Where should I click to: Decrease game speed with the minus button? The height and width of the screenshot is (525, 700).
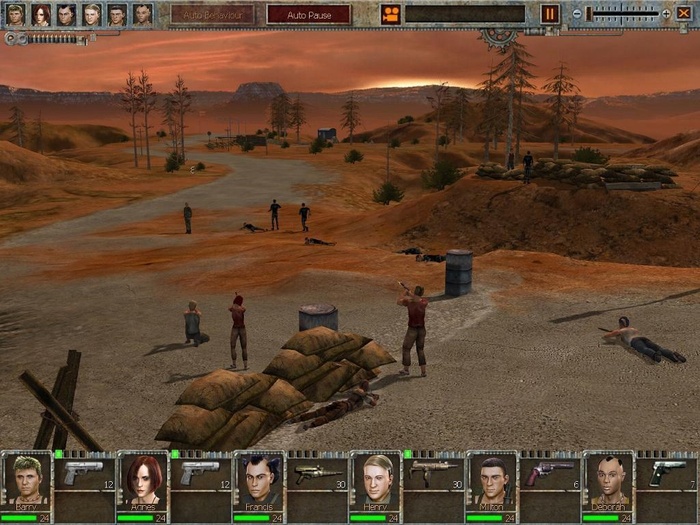[576, 14]
